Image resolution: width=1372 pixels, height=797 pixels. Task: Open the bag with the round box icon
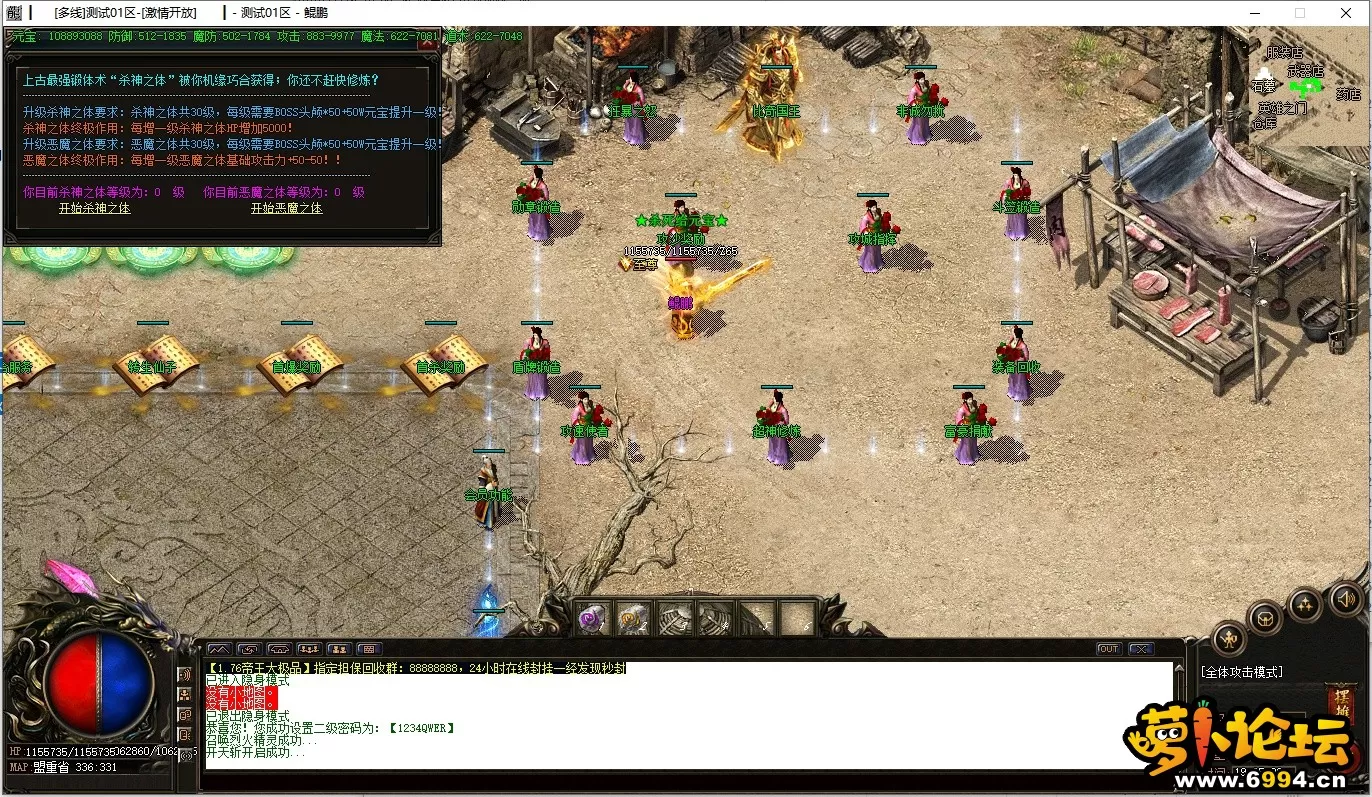click(x=1265, y=618)
